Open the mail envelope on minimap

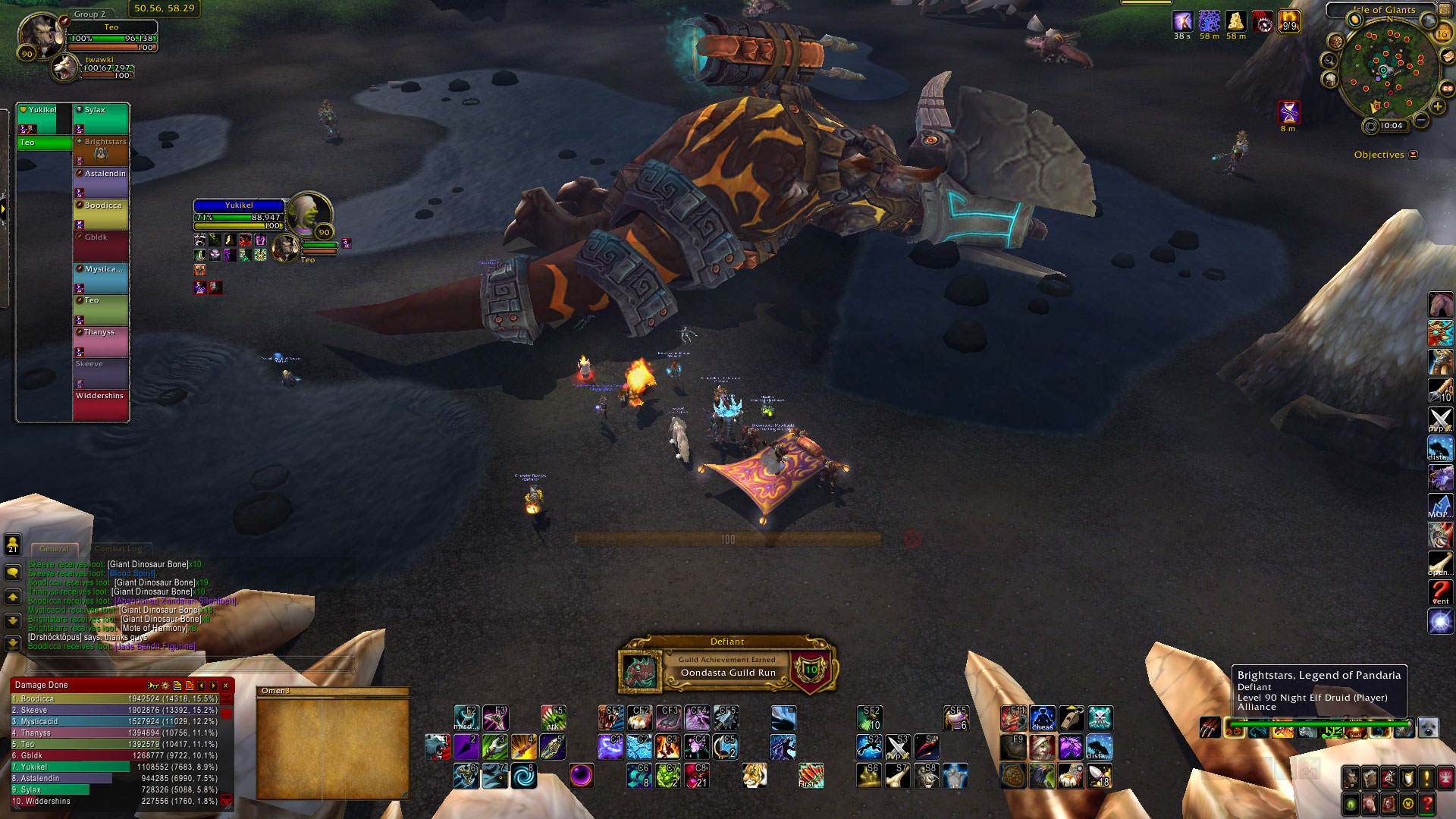(1447, 56)
